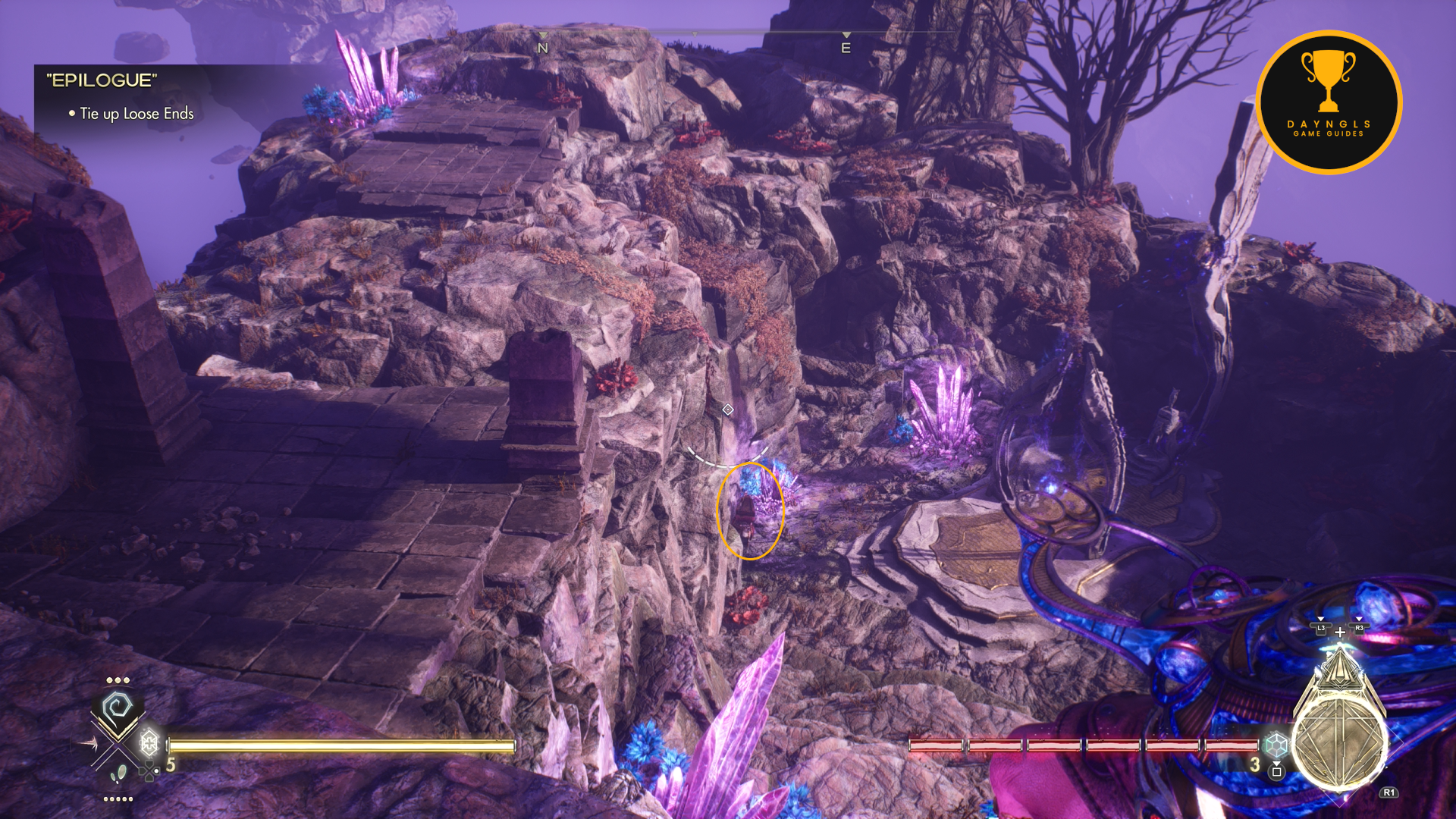Click the Dayngls Game Guides trophy logo
This screenshot has width=1456, height=819.
tap(1329, 102)
